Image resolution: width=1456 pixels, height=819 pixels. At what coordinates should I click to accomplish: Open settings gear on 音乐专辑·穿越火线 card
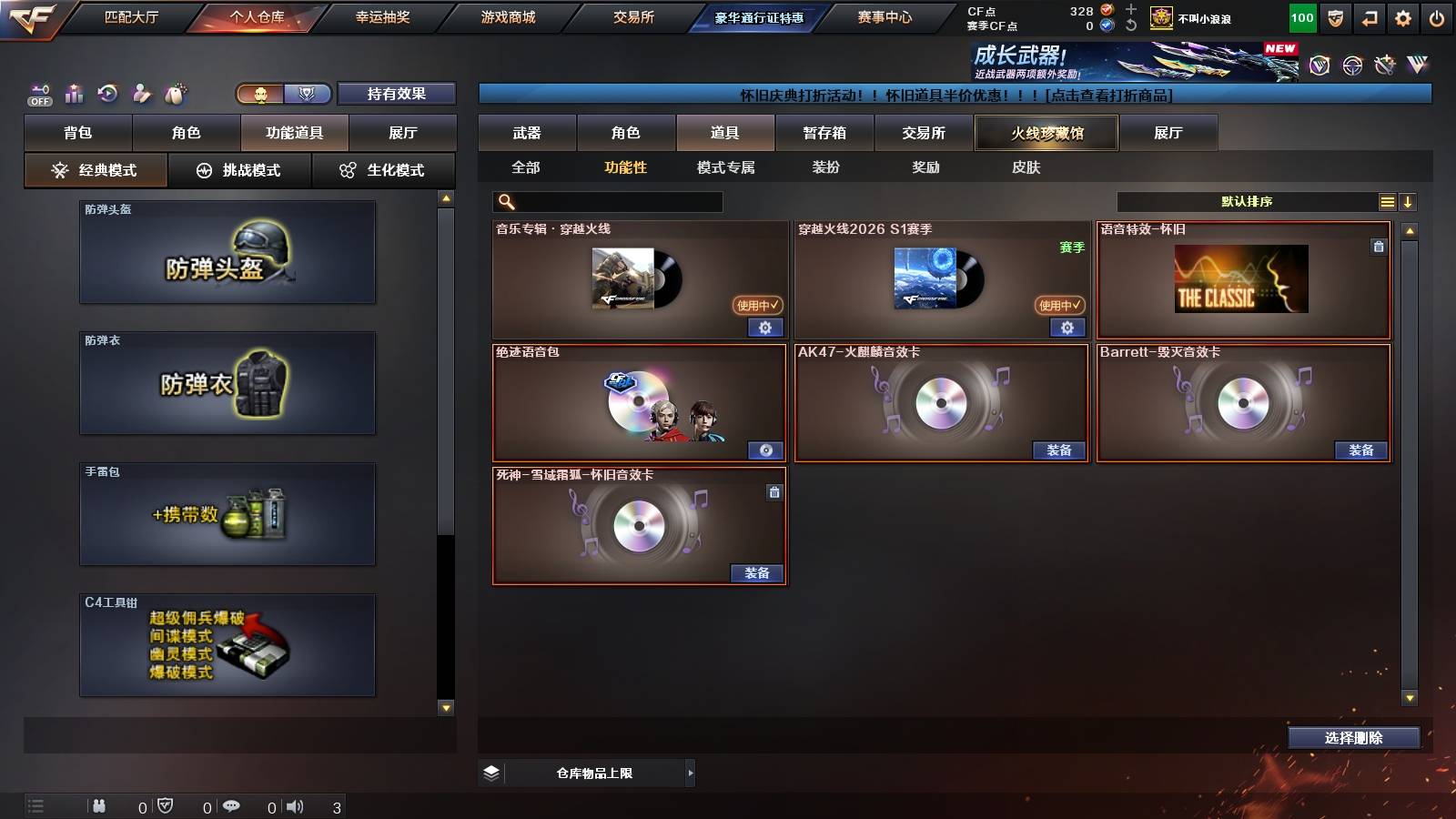pyautogui.click(x=764, y=328)
